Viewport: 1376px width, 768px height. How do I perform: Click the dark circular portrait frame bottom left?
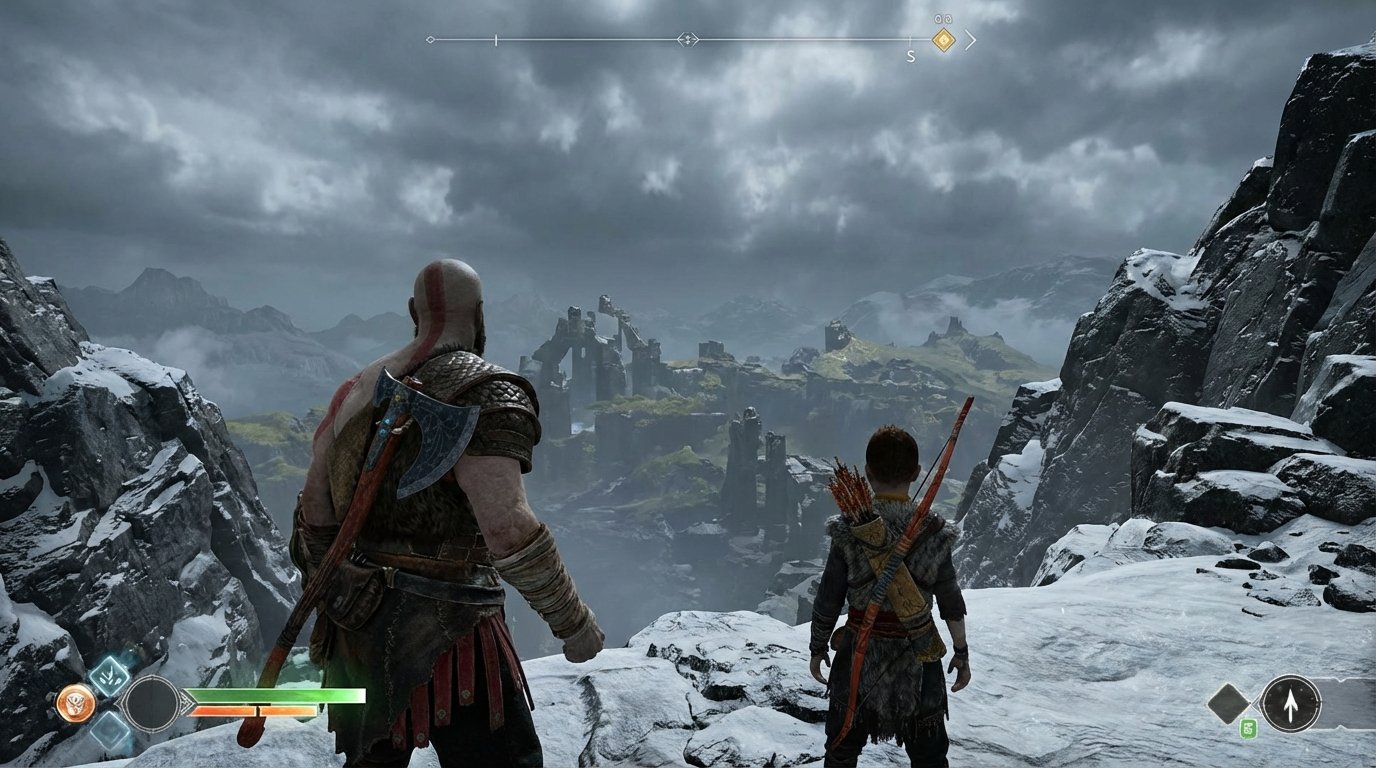(x=154, y=706)
